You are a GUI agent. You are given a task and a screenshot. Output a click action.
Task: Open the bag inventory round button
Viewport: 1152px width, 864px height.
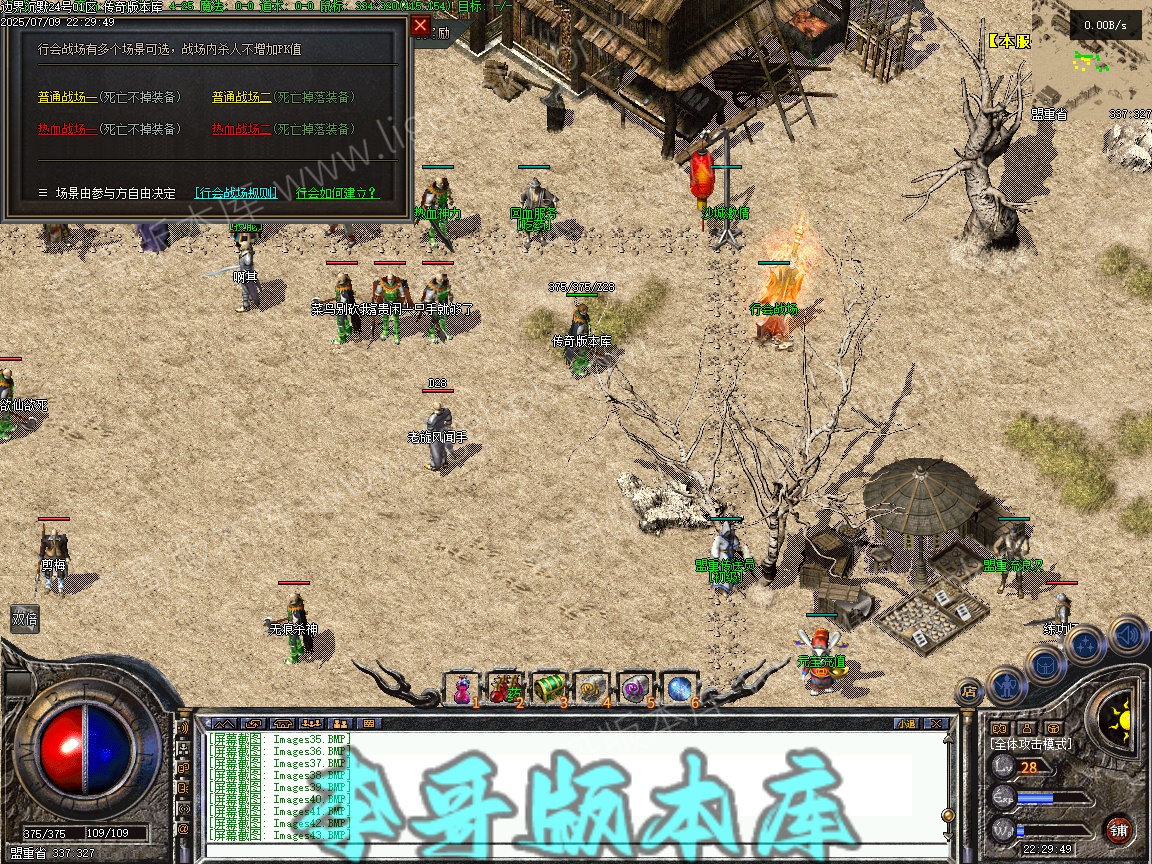coord(1047,664)
